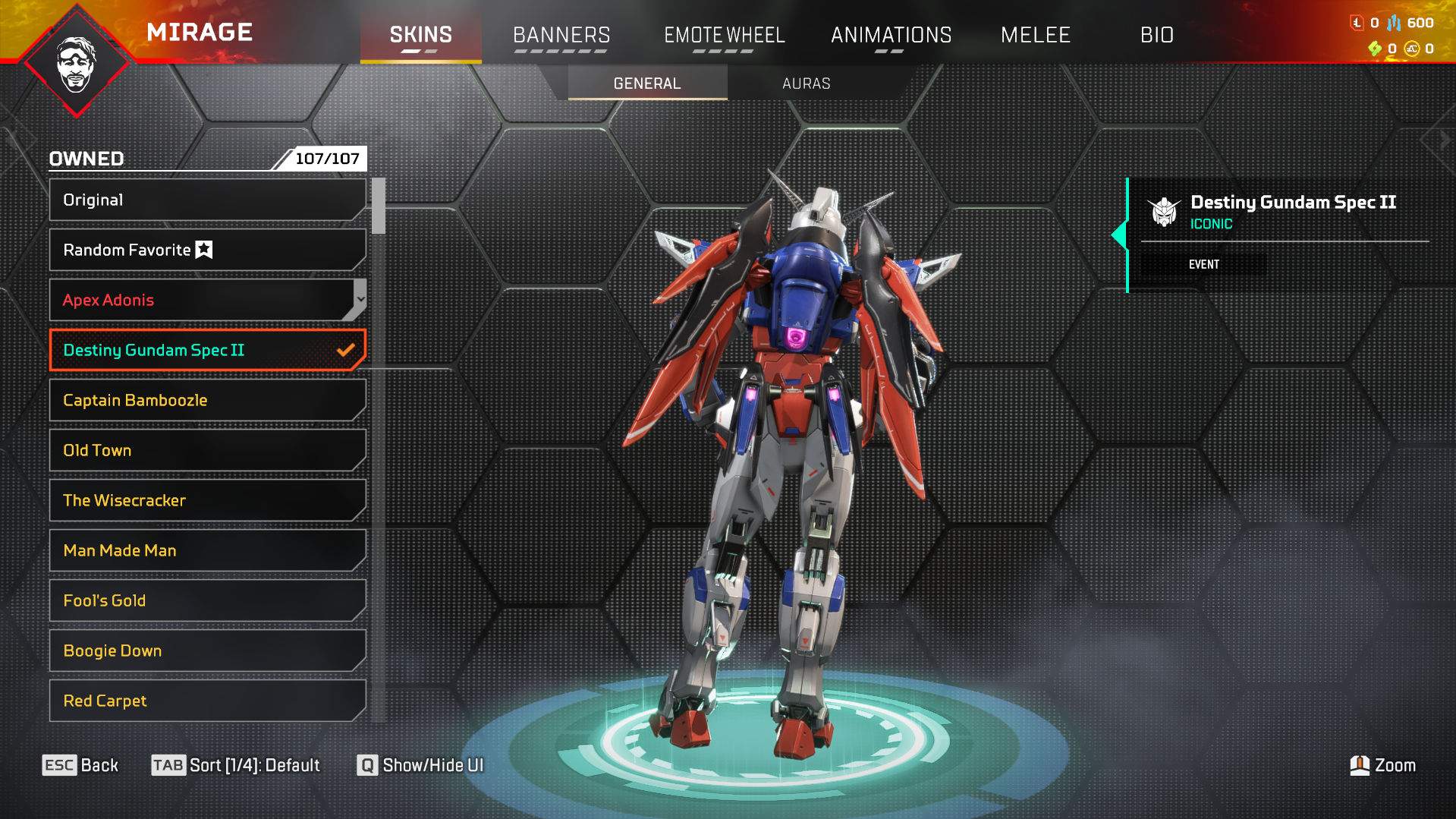Switch to the Auras sub-tab
This screenshot has height=819, width=1456.
(x=806, y=83)
